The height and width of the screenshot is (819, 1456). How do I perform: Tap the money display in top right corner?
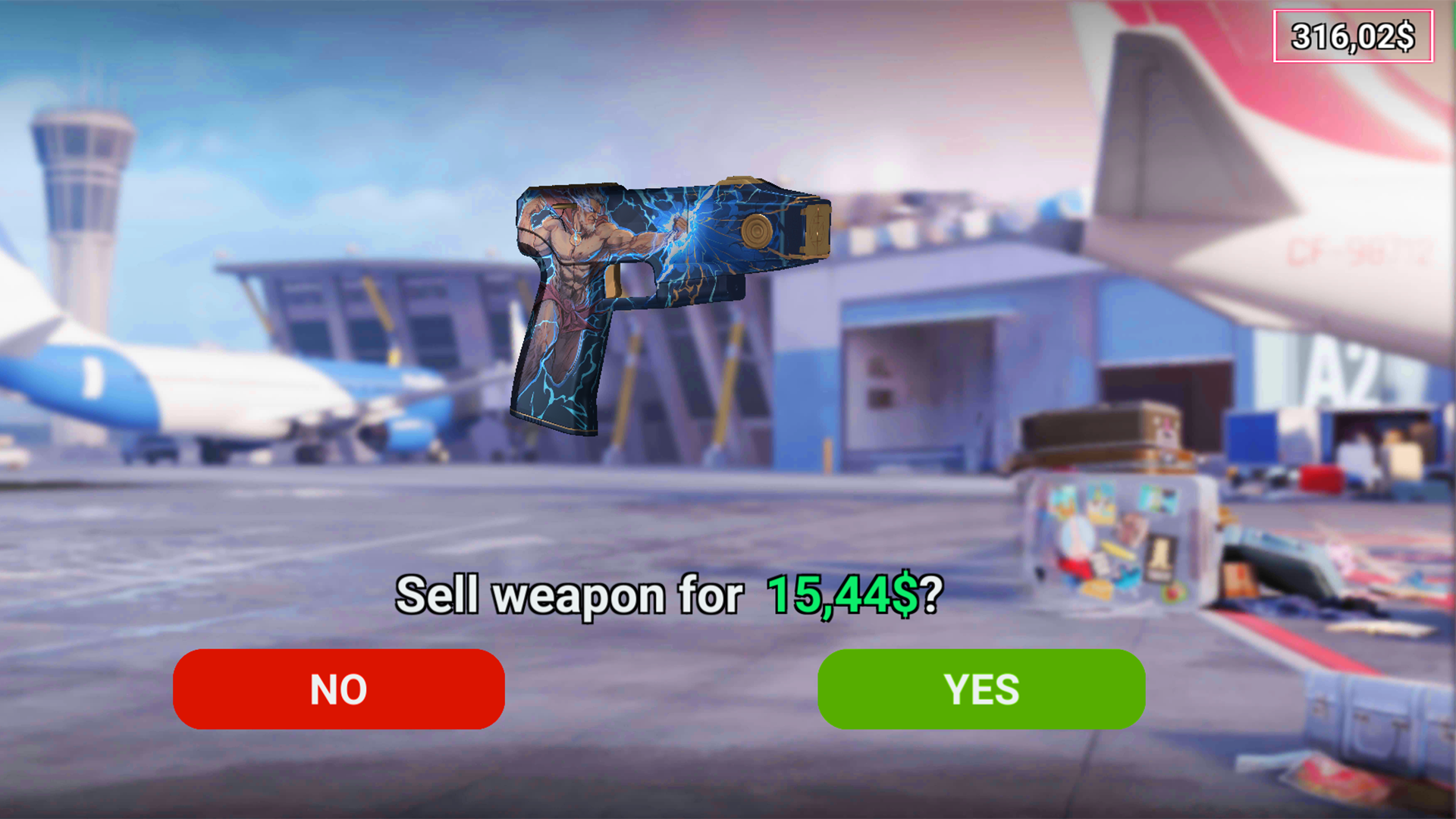point(1354,34)
